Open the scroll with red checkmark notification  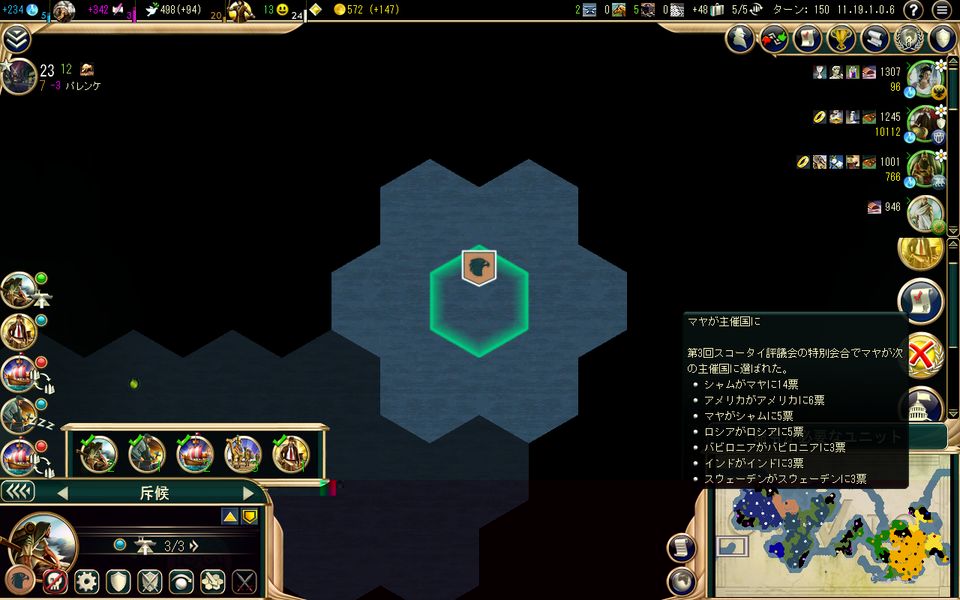coord(920,300)
